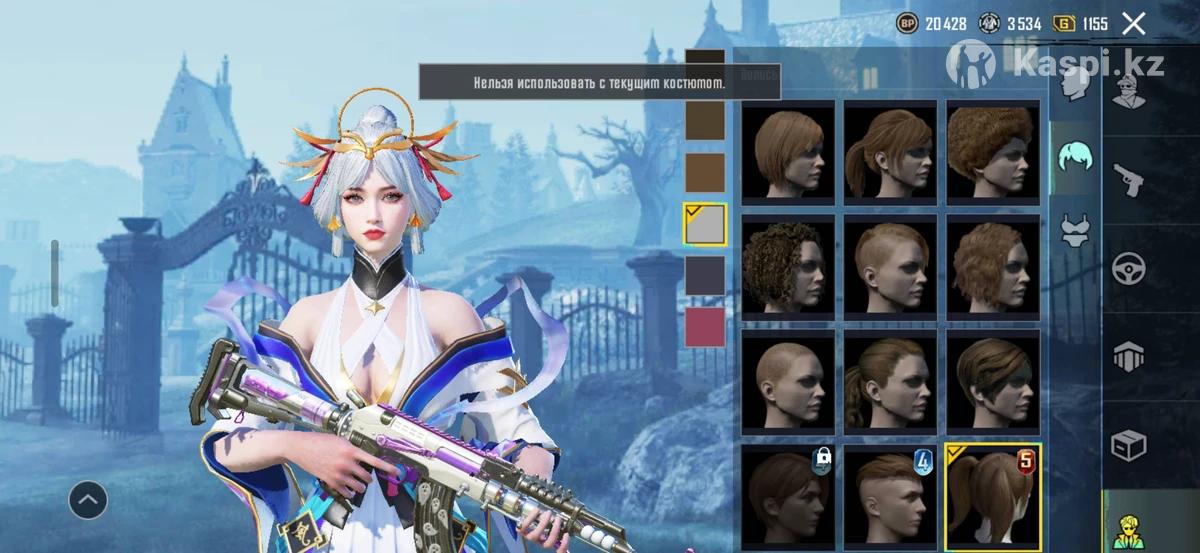Select the bob haircut with bangs

tap(788, 150)
